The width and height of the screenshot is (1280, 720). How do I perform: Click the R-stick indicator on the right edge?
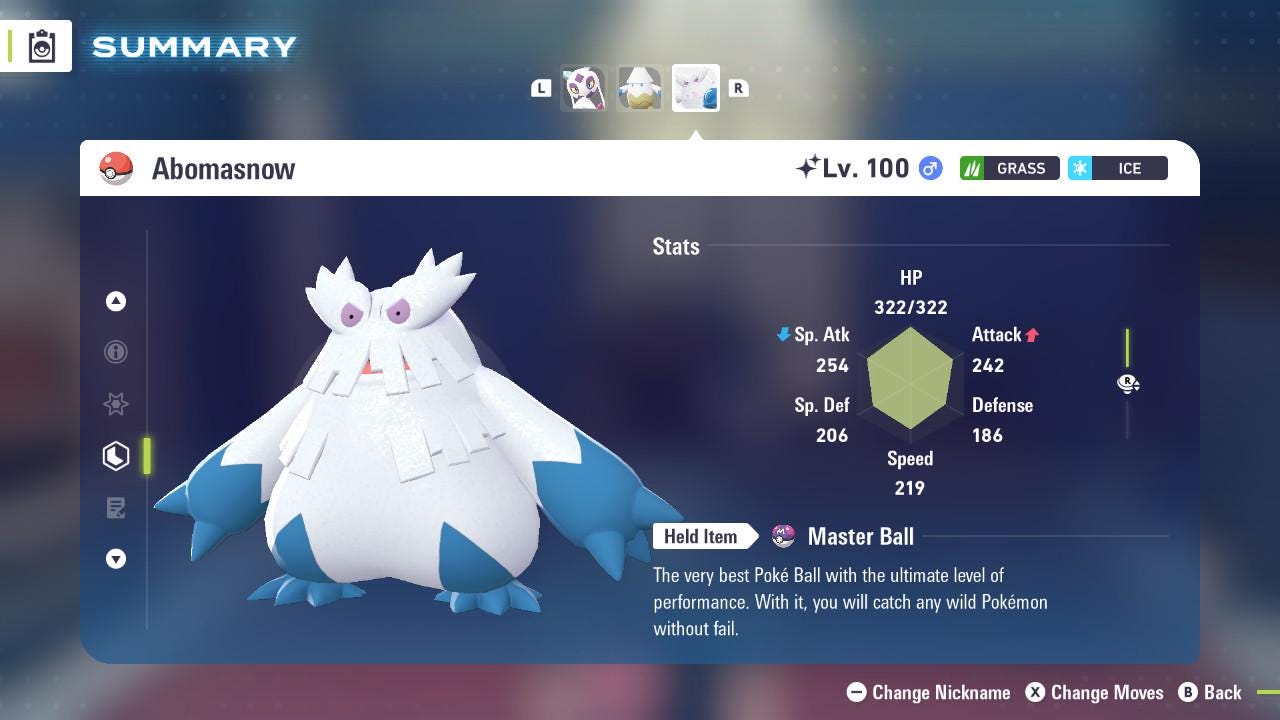pyautogui.click(x=1128, y=383)
